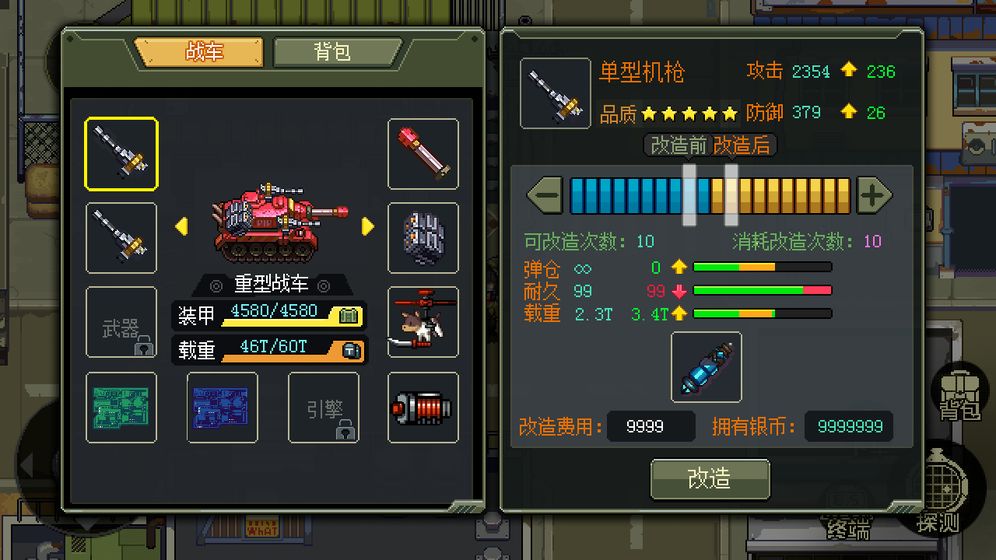The image size is (996, 560).
Task: Confirm with the 改造 button
Action: [x=710, y=479]
